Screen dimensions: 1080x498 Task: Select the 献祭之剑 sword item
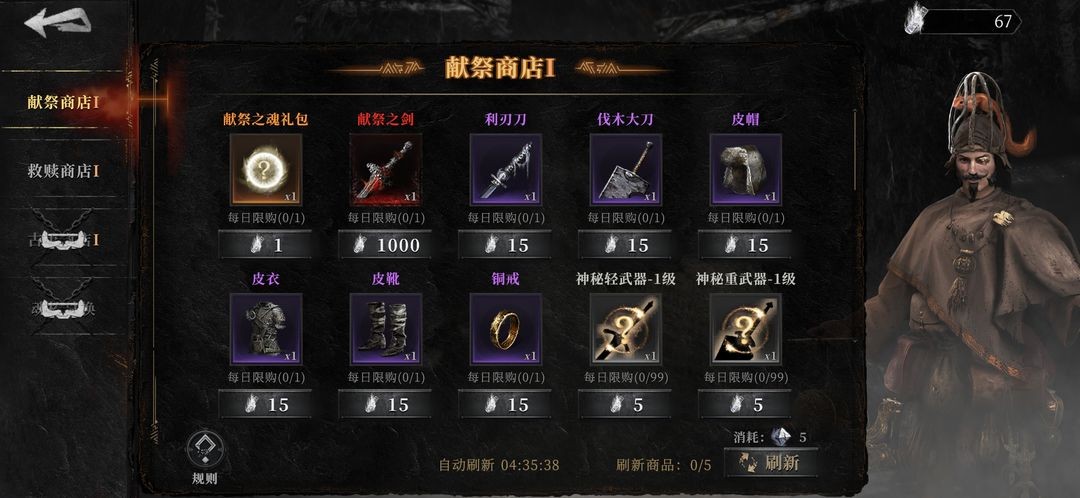[385, 168]
